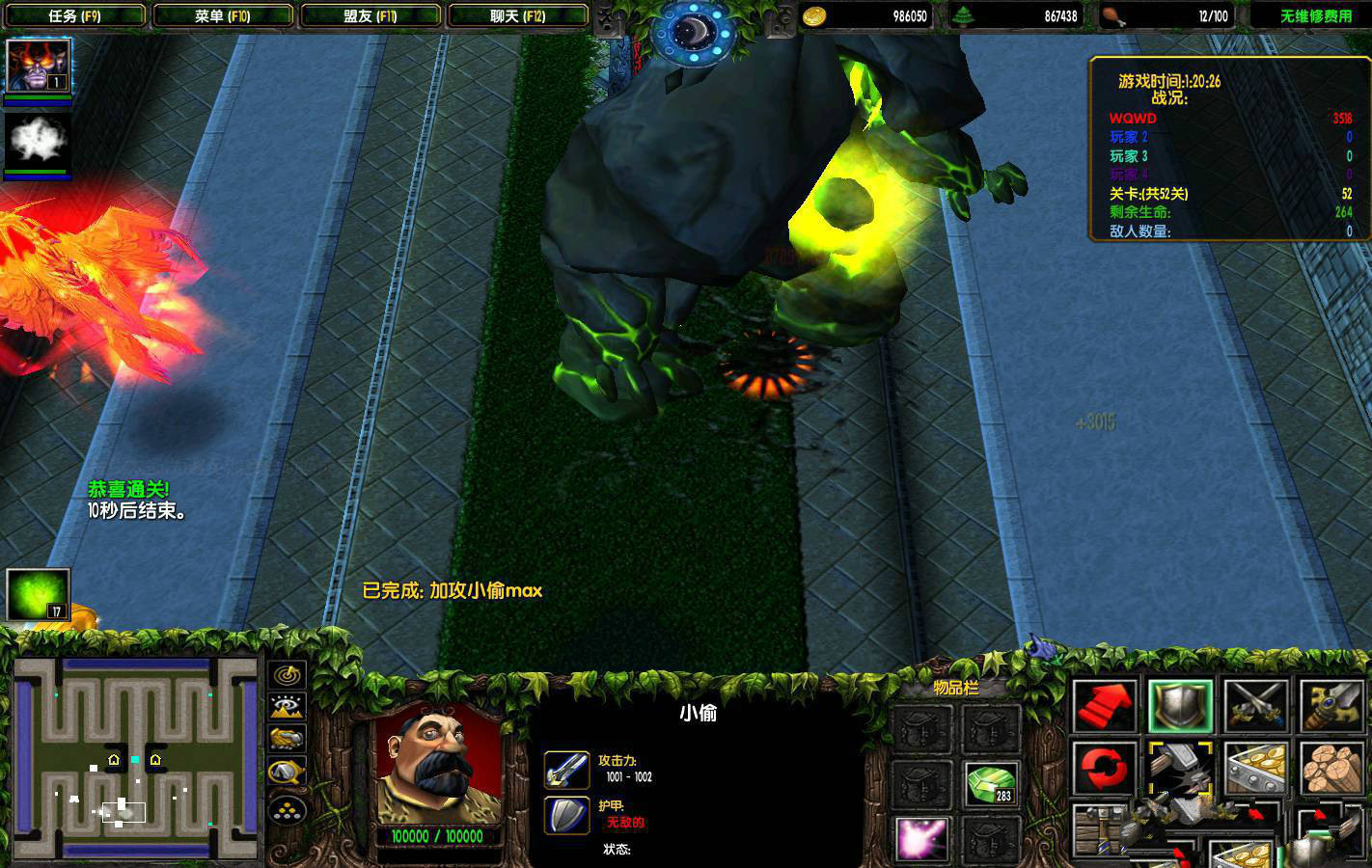Screen dimensions: 1372x868
Task: Select the green gem item slot
Action: pyautogui.click(x=991, y=783)
